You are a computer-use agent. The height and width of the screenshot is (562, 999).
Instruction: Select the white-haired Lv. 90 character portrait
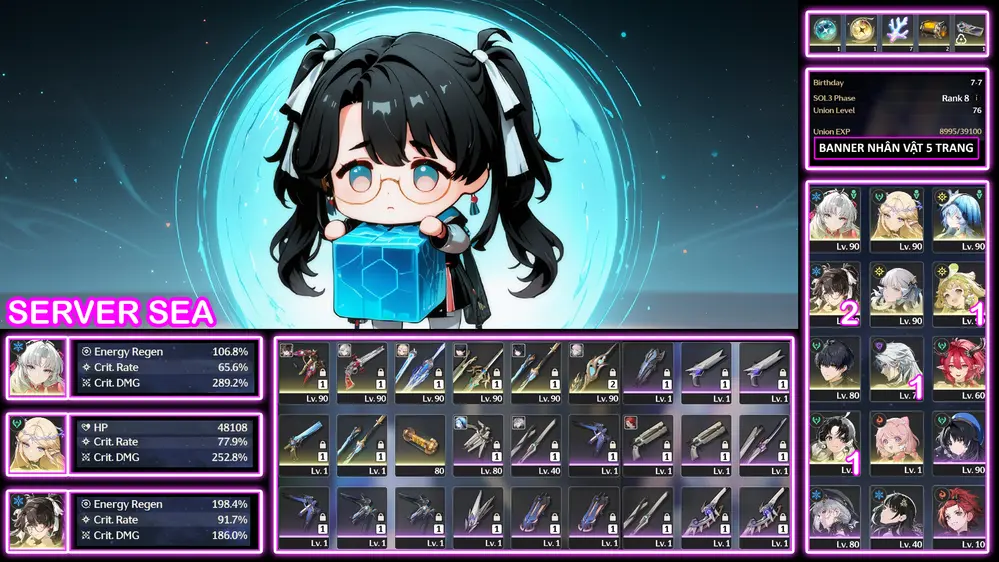click(x=834, y=217)
